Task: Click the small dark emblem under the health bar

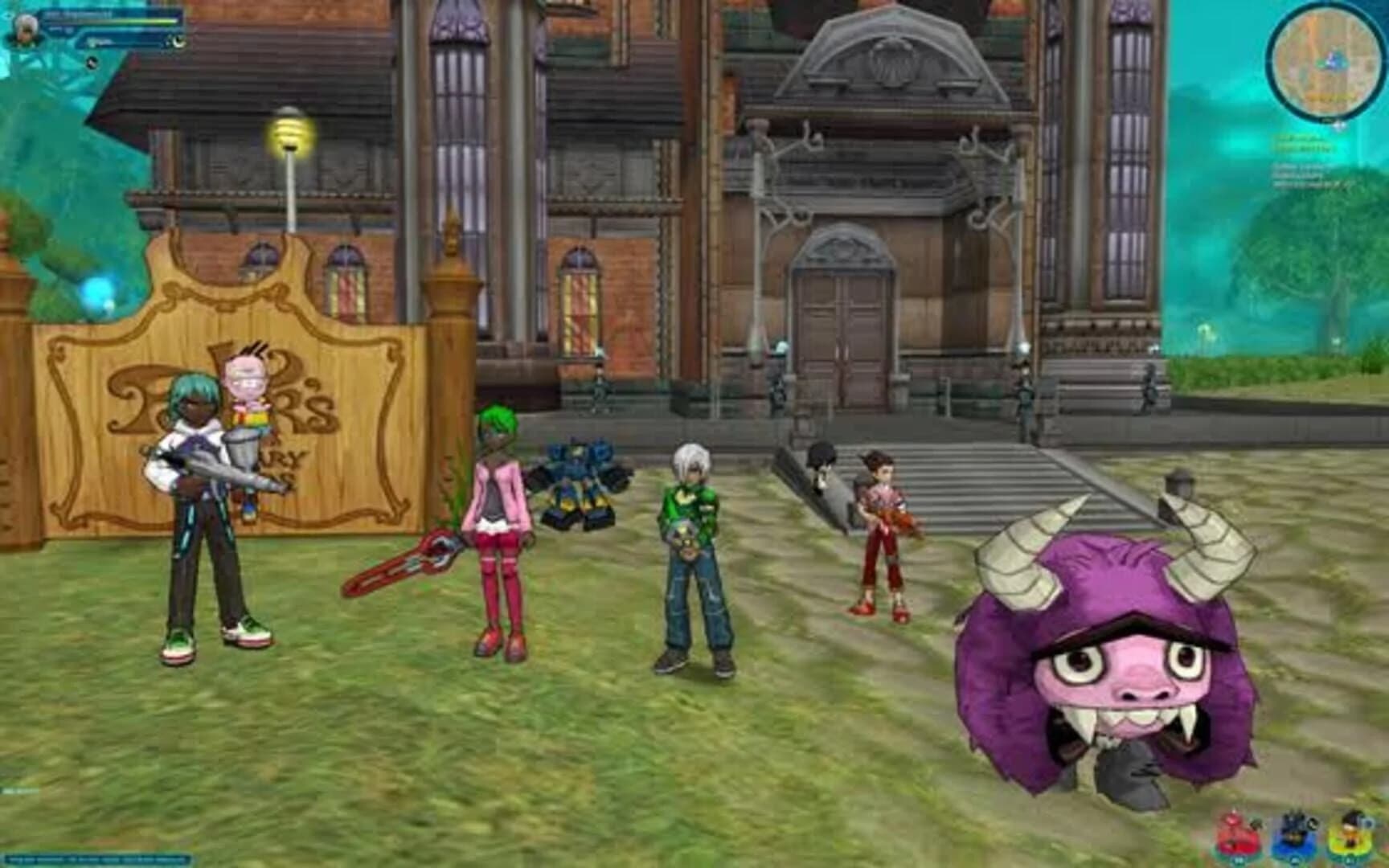Action: point(92,62)
